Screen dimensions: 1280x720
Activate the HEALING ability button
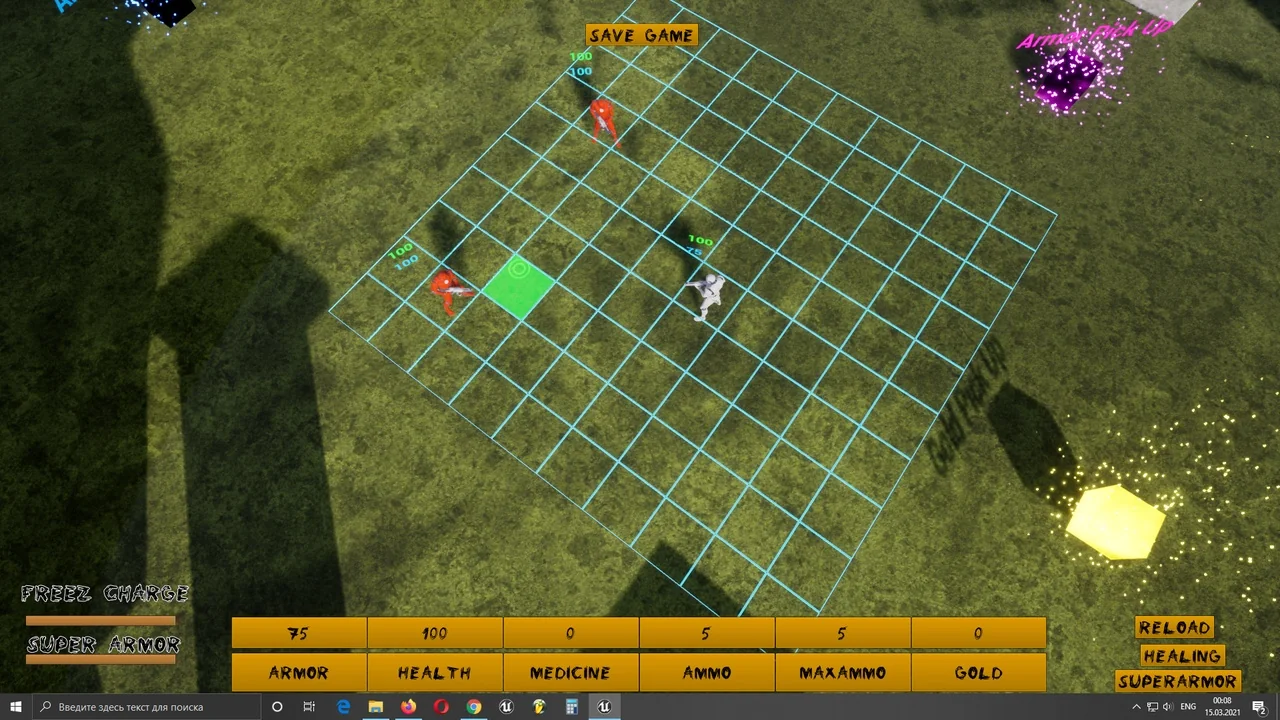(x=1182, y=655)
